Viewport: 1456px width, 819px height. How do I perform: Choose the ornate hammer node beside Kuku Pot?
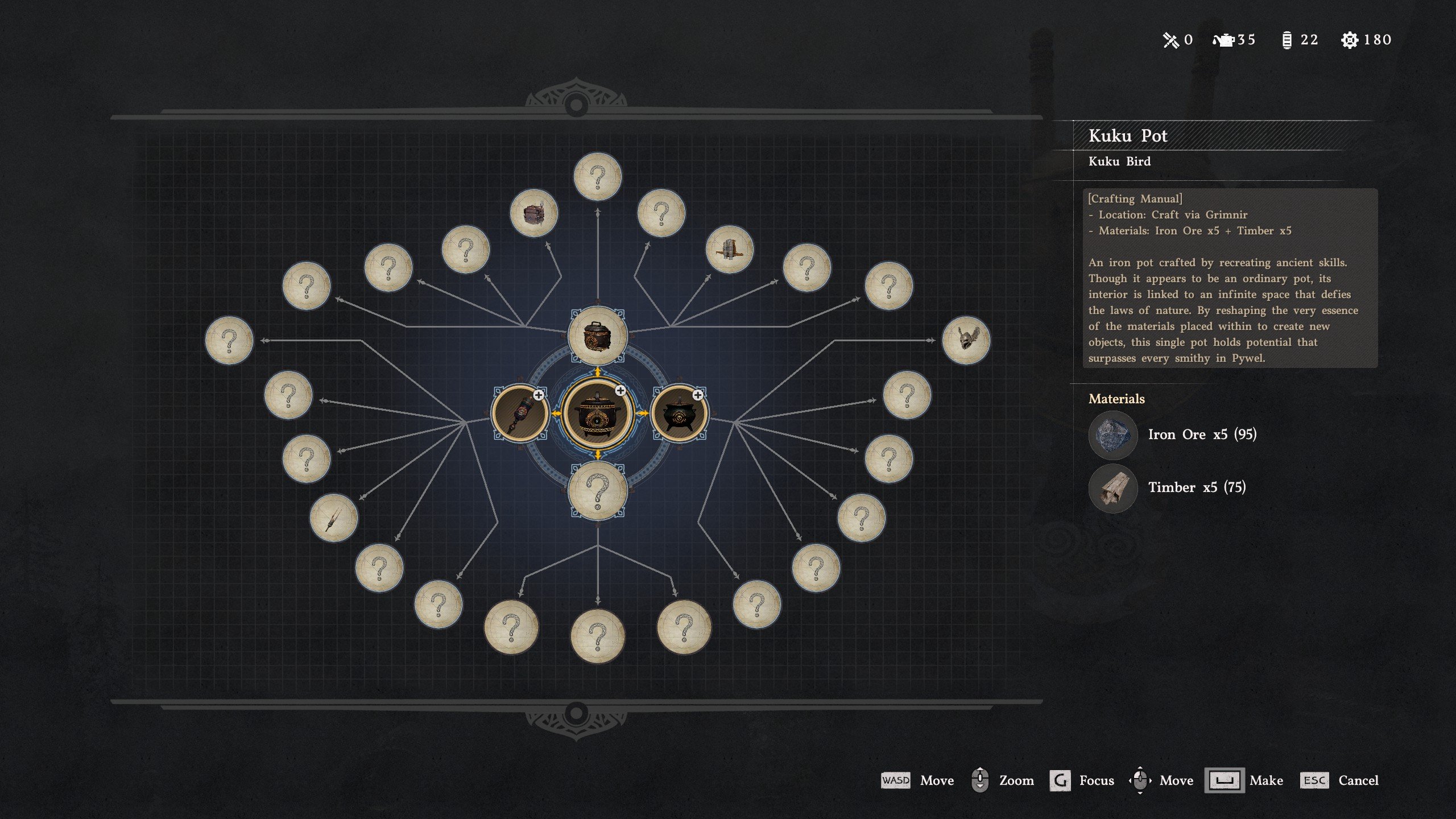pyautogui.click(x=520, y=413)
